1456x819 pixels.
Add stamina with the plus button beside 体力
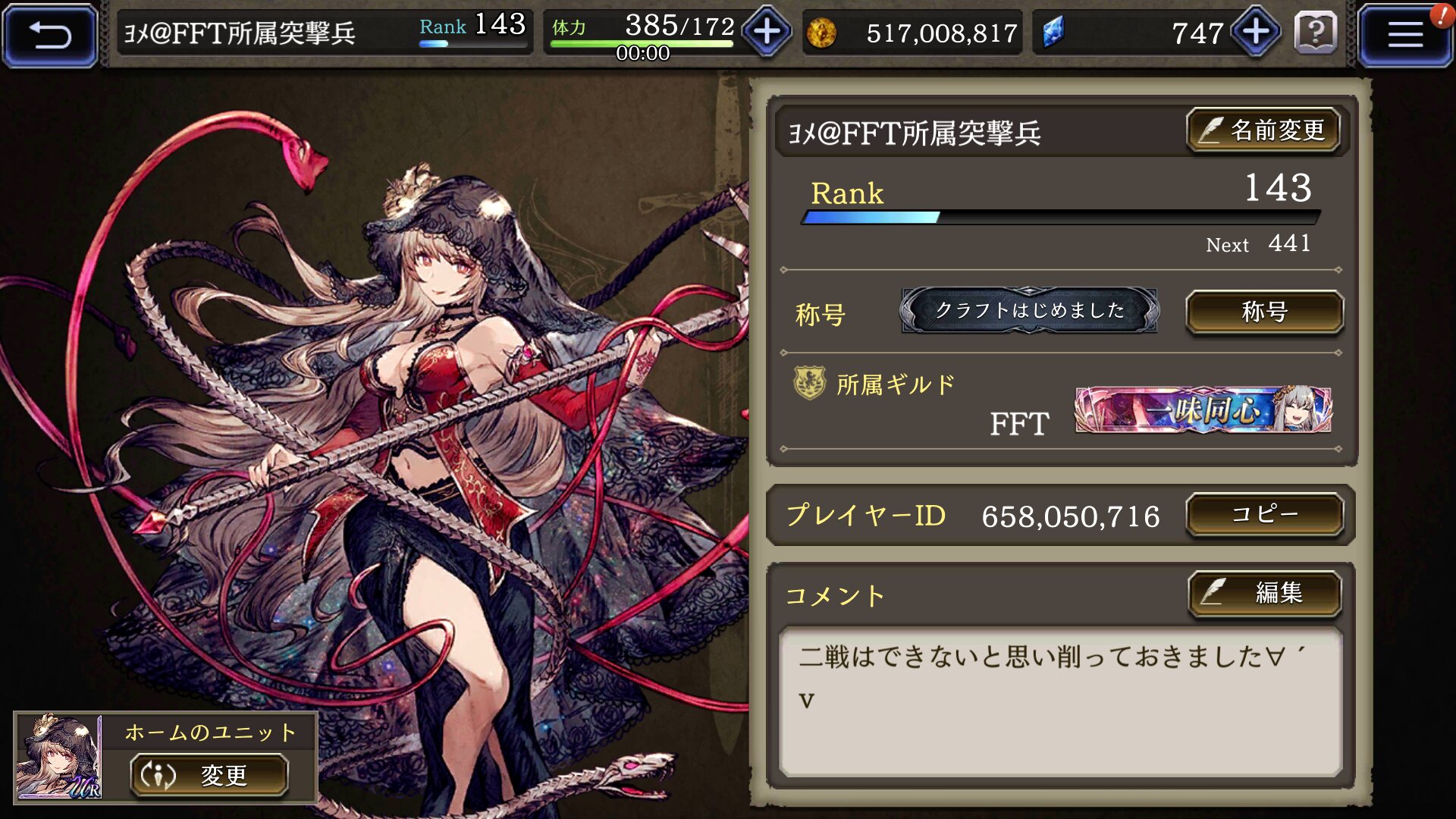click(767, 33)
